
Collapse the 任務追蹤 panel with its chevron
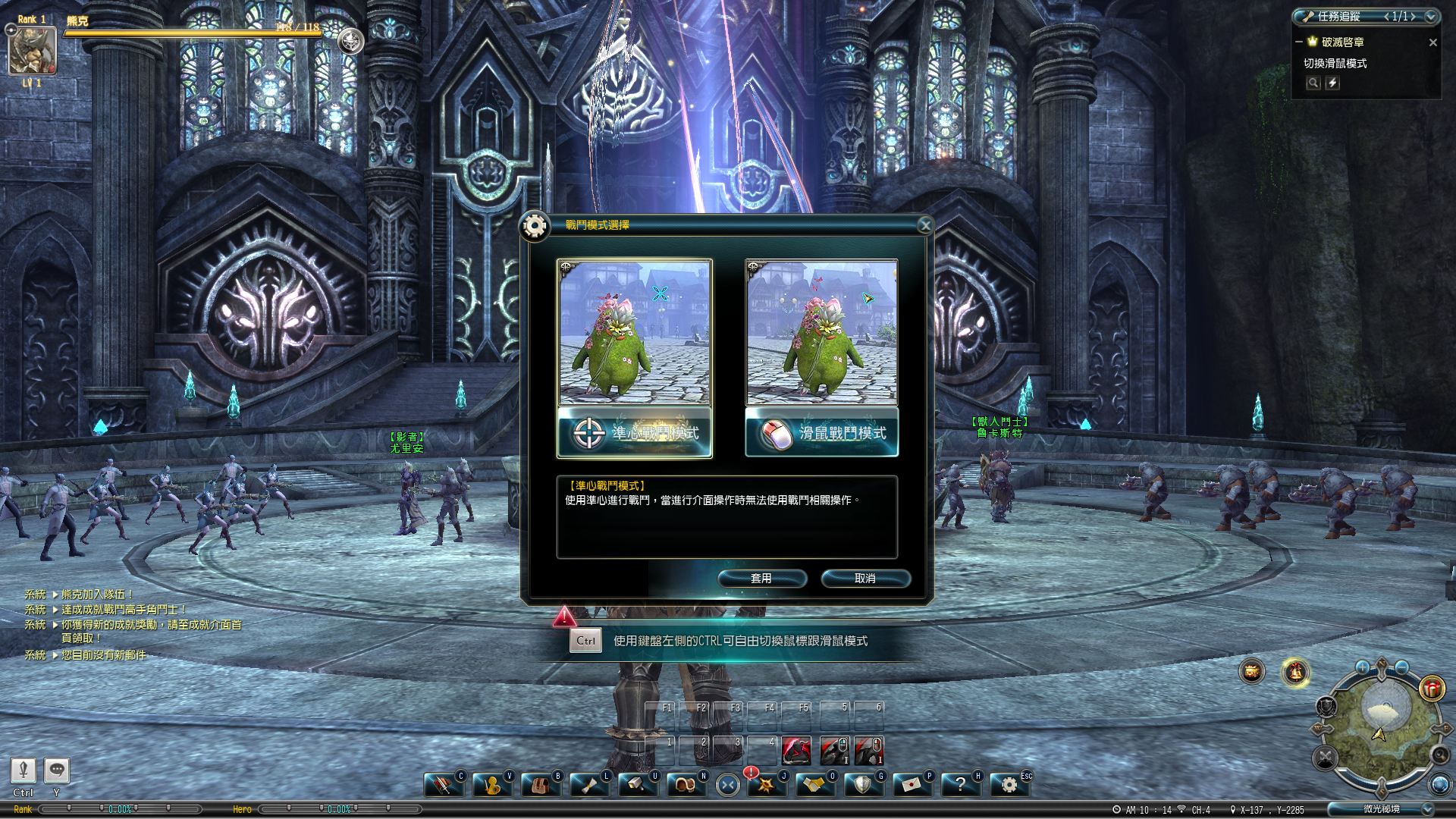coord(1431,17)
